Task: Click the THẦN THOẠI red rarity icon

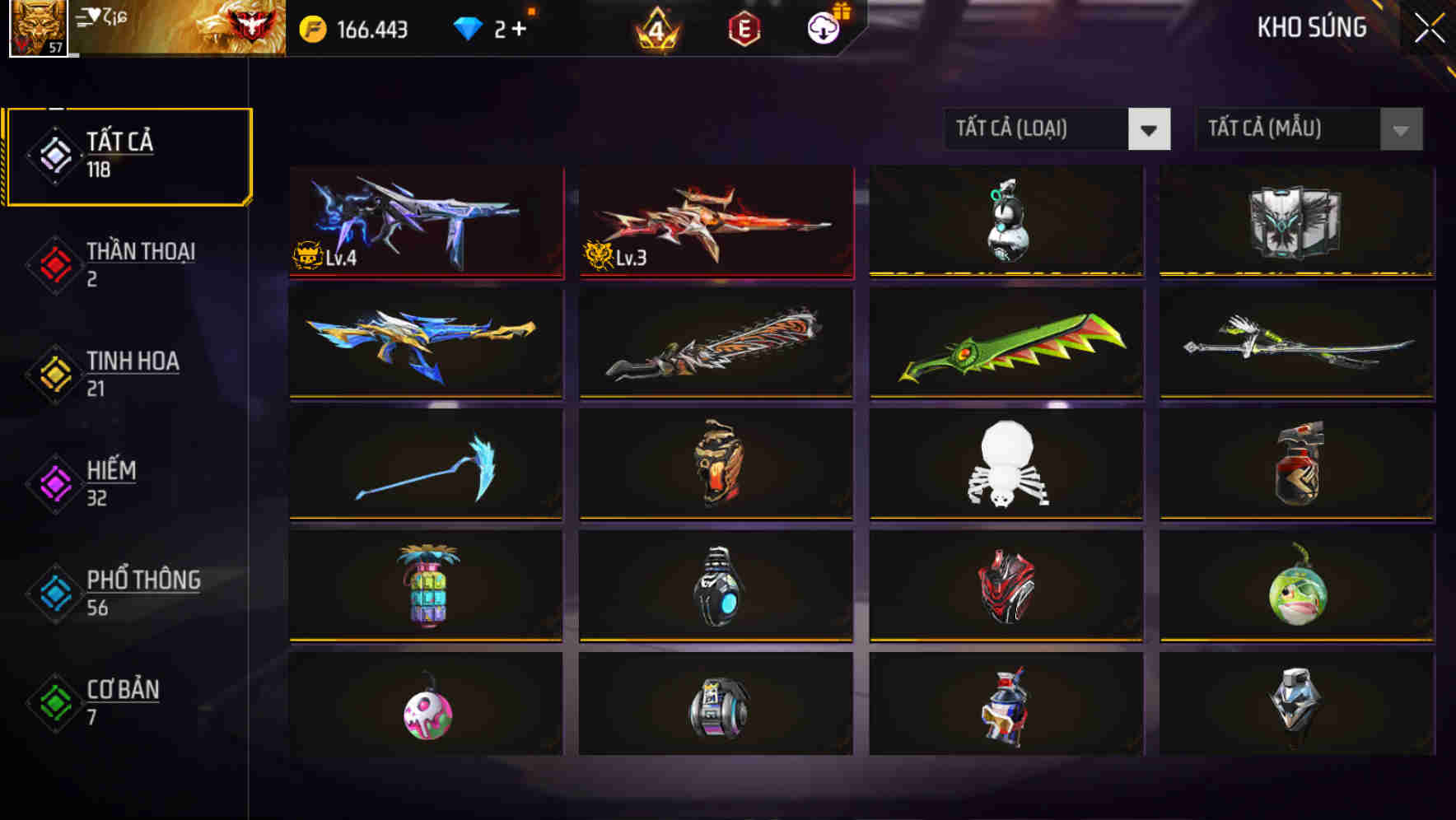Action: click(54, 263)
